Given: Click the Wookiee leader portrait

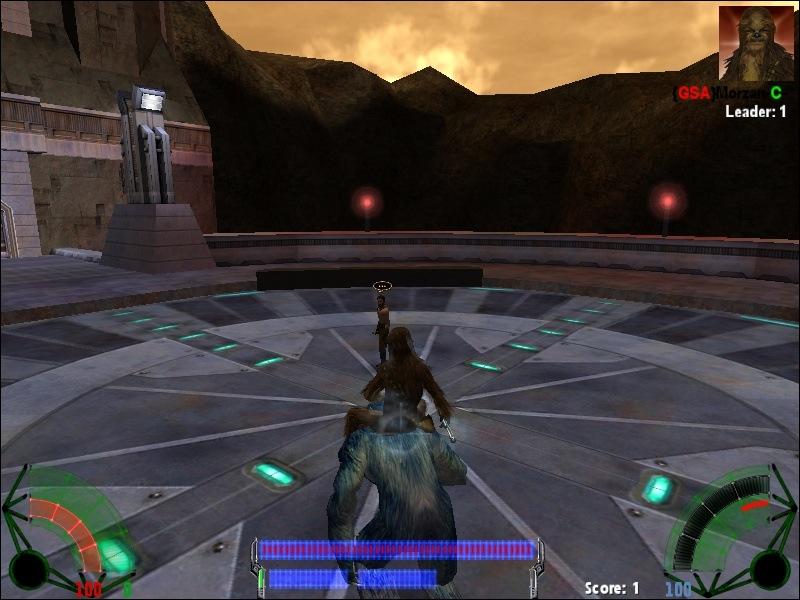Looking at the screenshot, I should 756,44.
